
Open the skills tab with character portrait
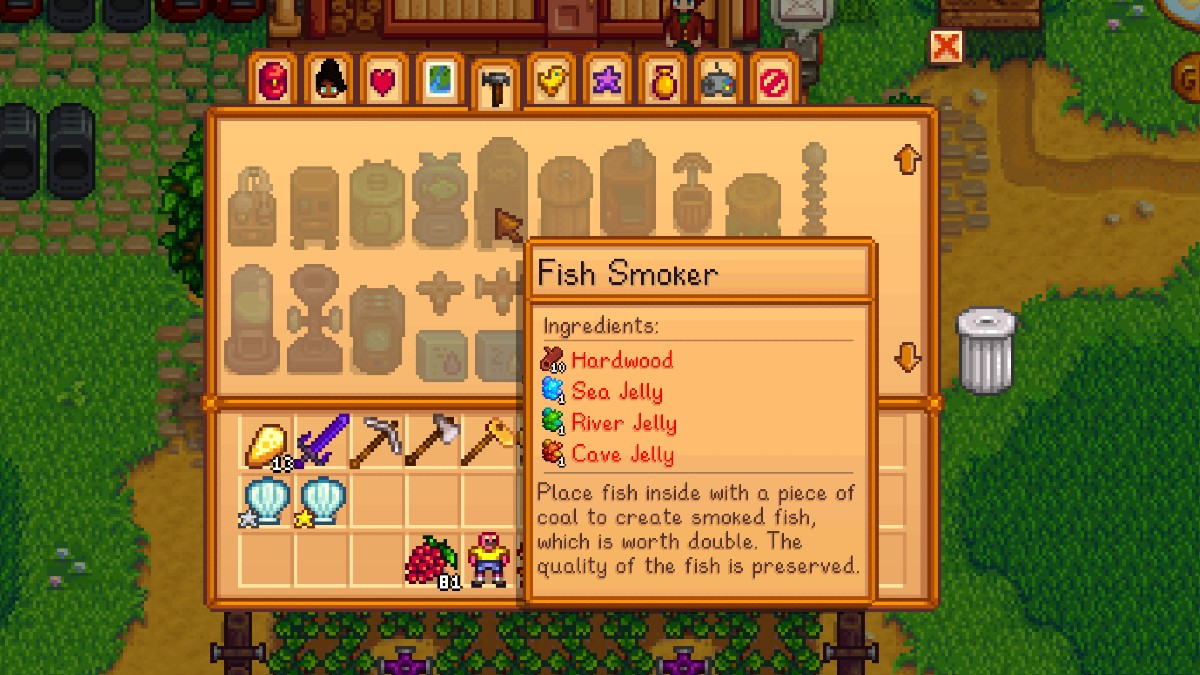[x=329, y=82]
